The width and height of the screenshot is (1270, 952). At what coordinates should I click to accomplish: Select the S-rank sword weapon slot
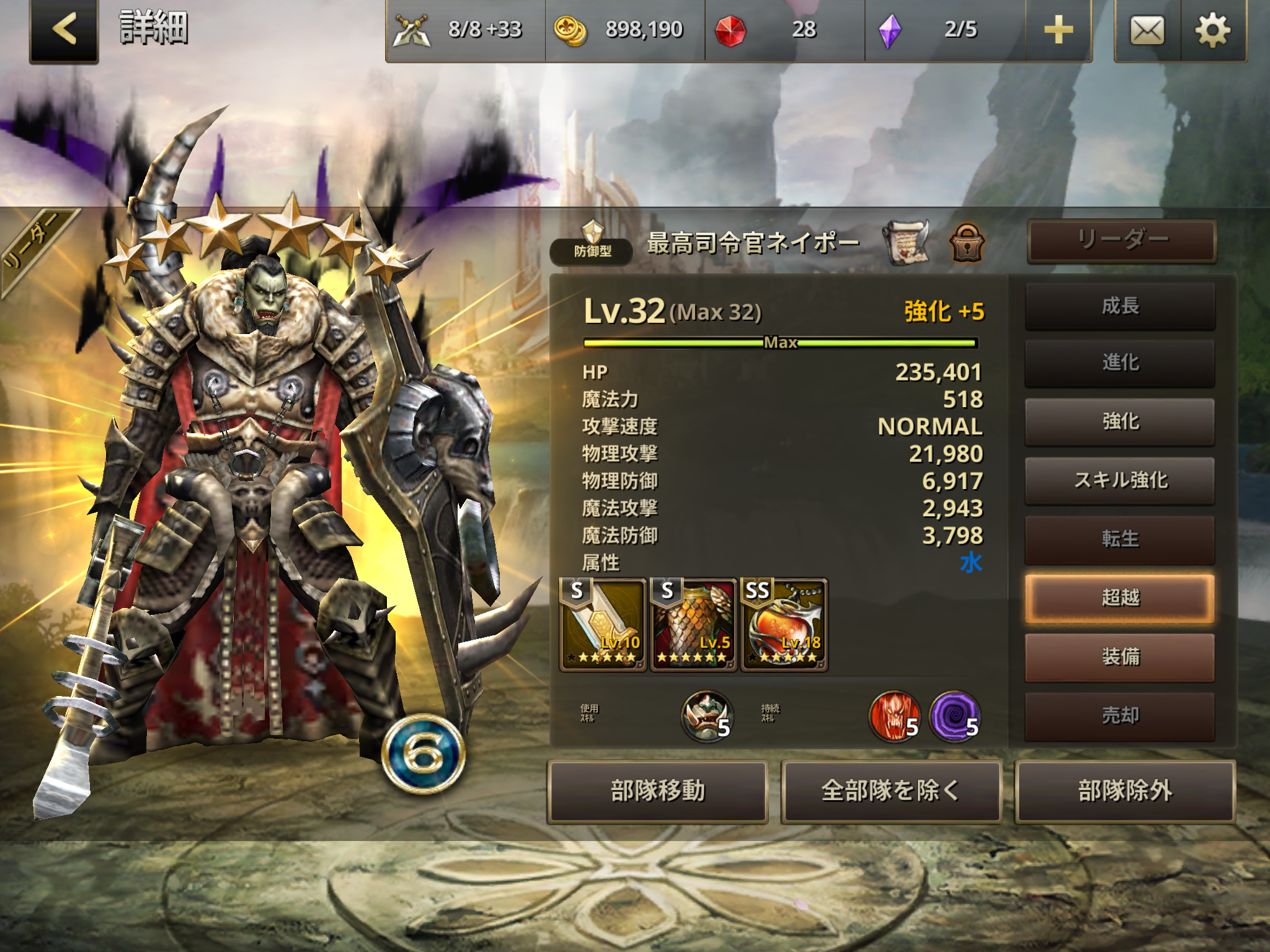603,624
